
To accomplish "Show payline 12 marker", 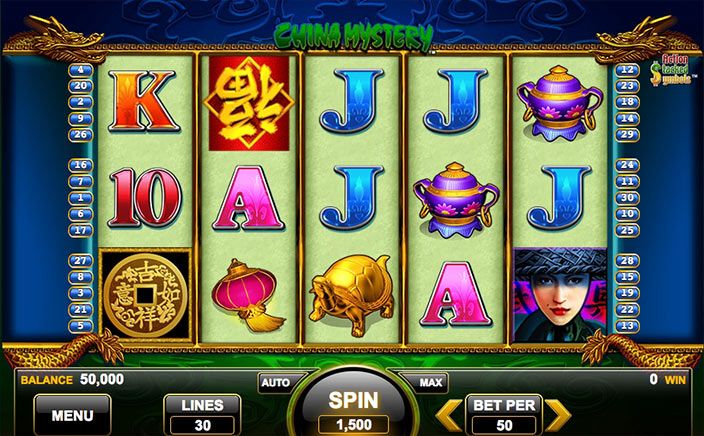I will coord(627,70).
